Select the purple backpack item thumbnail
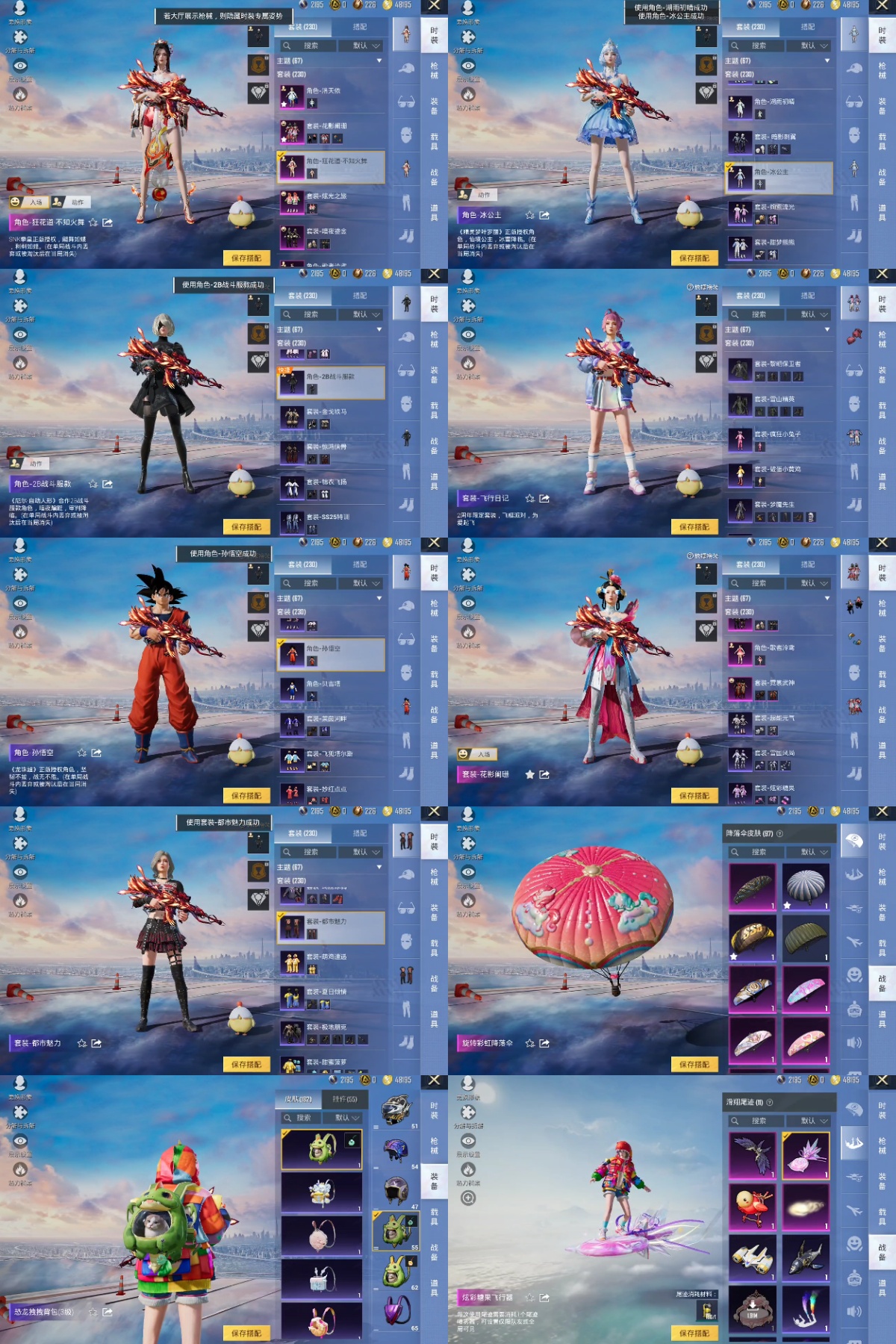 click(396, 1310)
